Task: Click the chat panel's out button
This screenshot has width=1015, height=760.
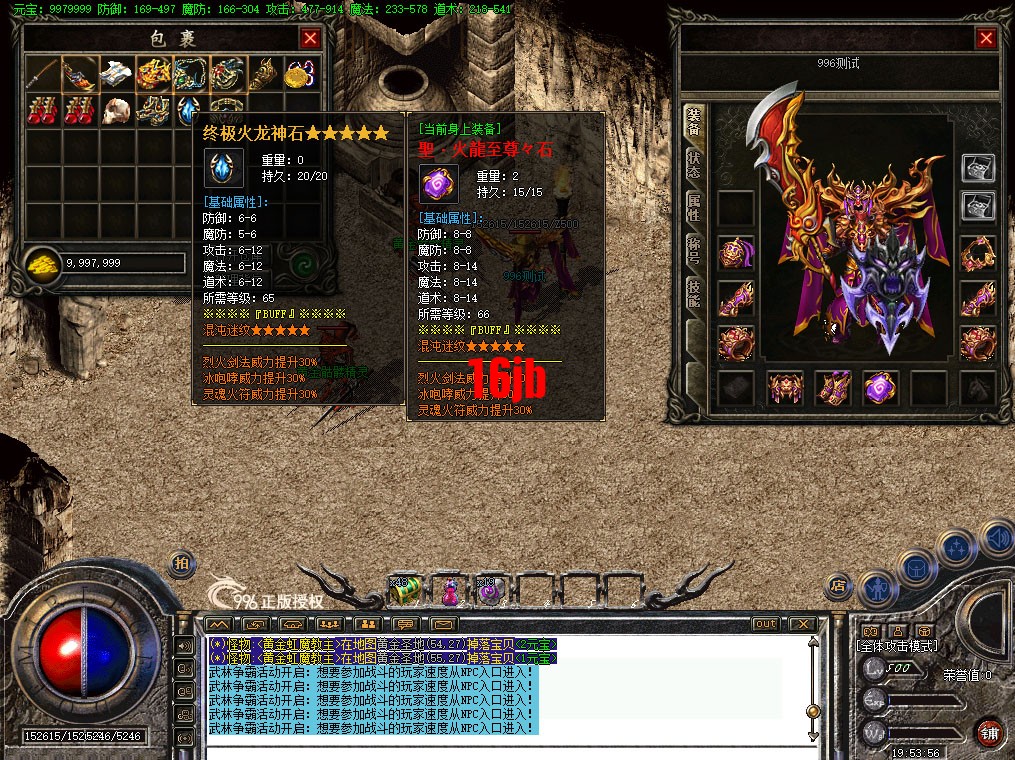Action: (765, 624)
